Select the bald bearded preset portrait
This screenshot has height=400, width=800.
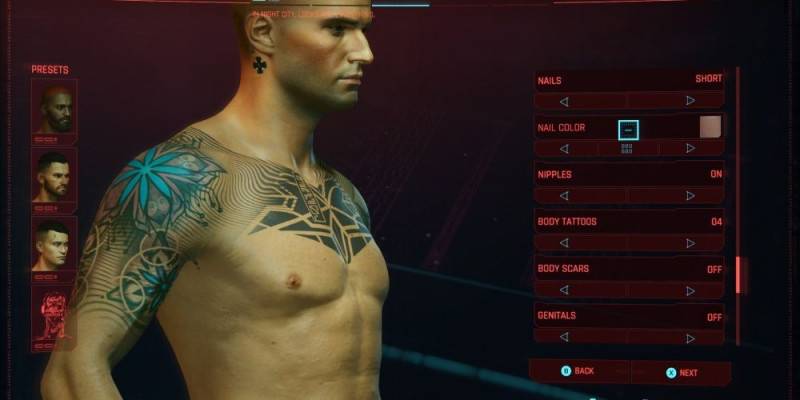tap(53, 107)
